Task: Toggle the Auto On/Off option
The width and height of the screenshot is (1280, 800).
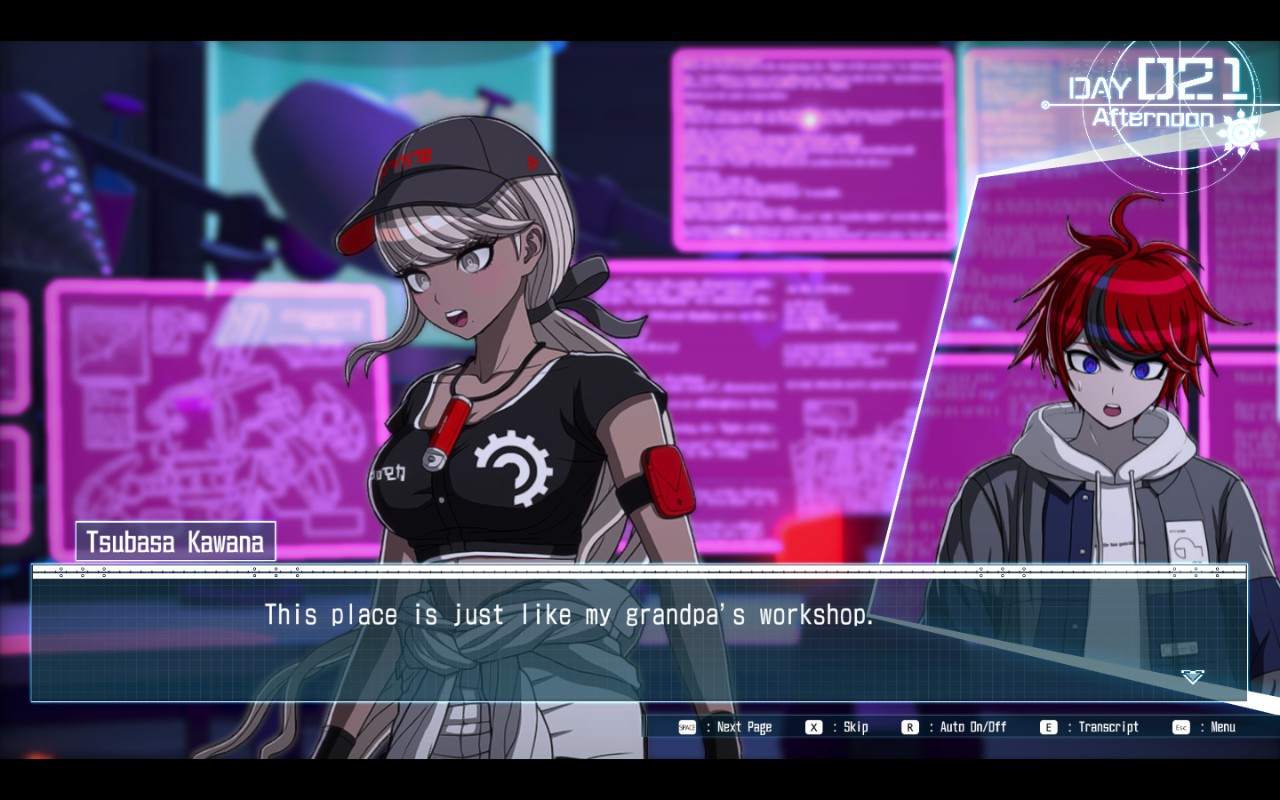Action: pyautogui.click(x=972, y=727)
